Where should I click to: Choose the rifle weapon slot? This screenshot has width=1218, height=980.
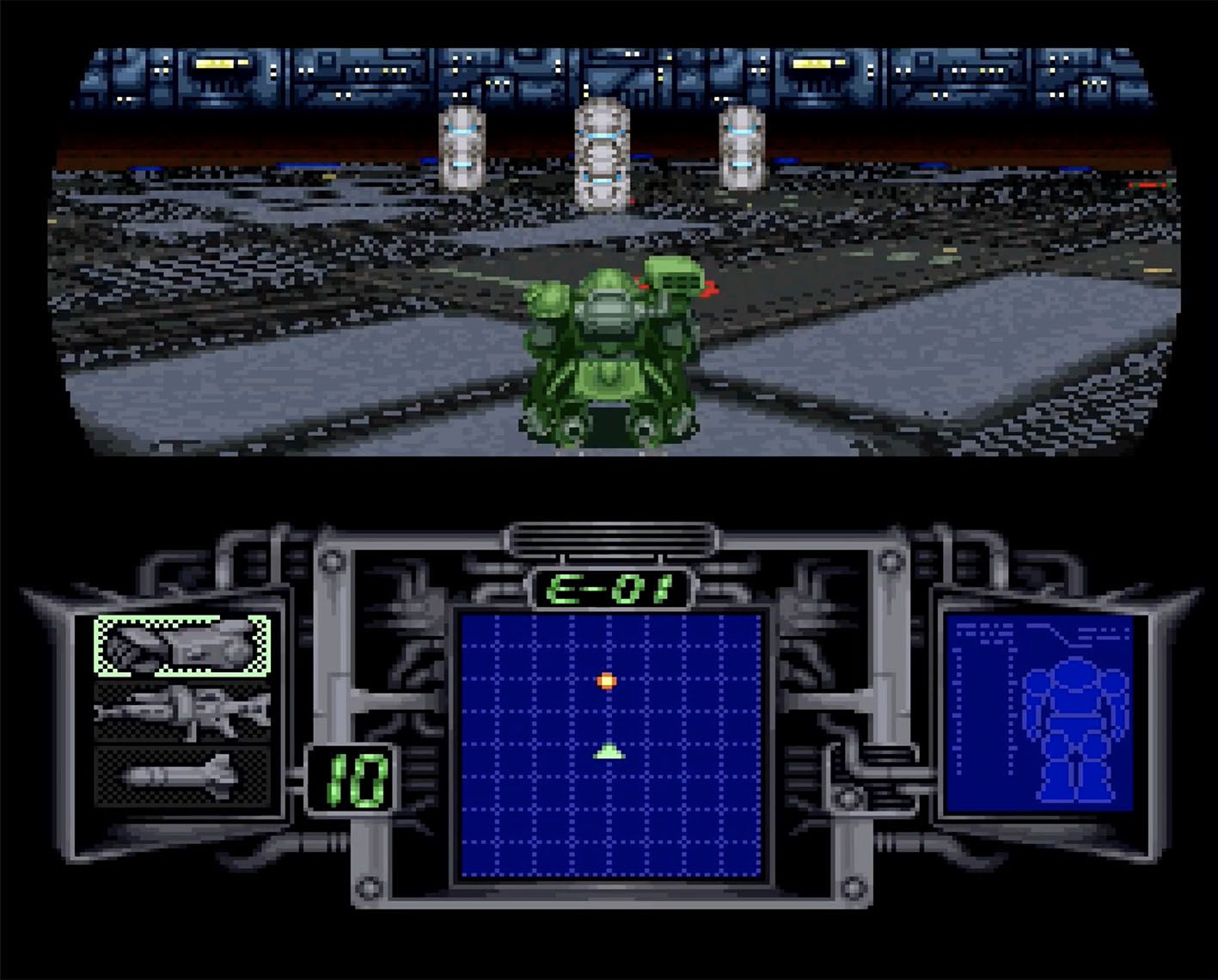coord(182,712)
